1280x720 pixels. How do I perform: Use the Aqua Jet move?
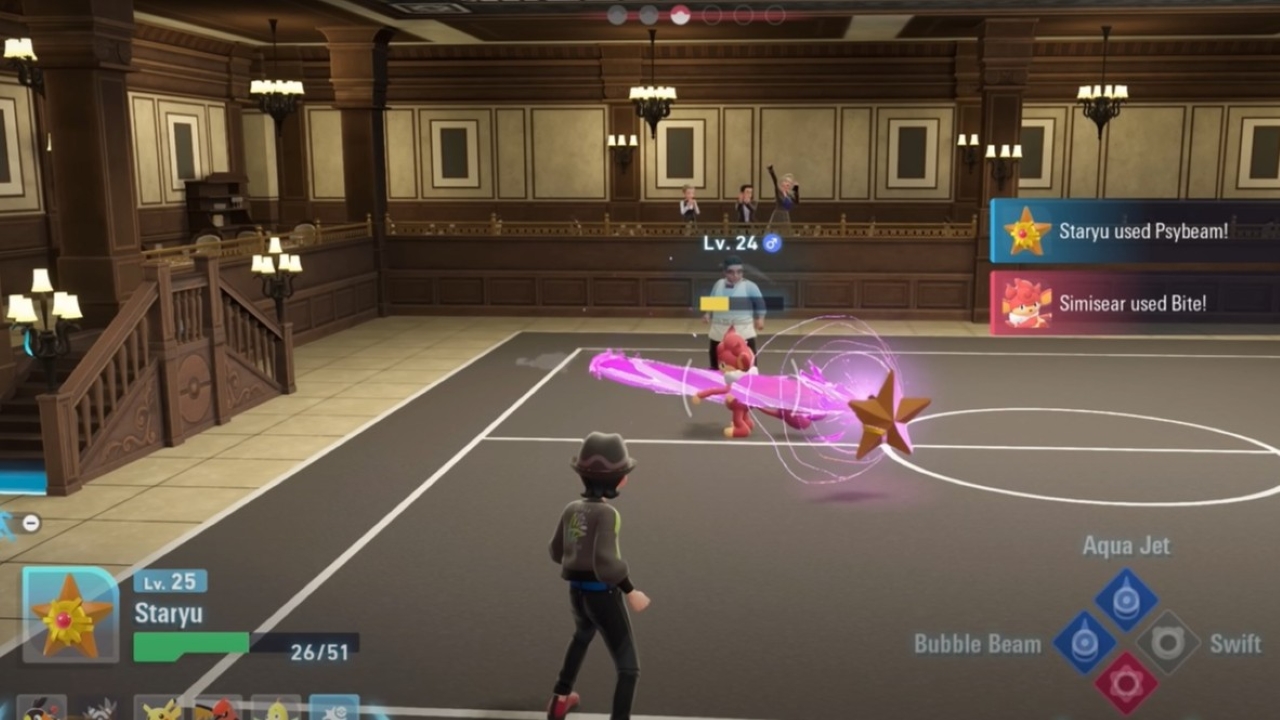[x=1126, y=599]
